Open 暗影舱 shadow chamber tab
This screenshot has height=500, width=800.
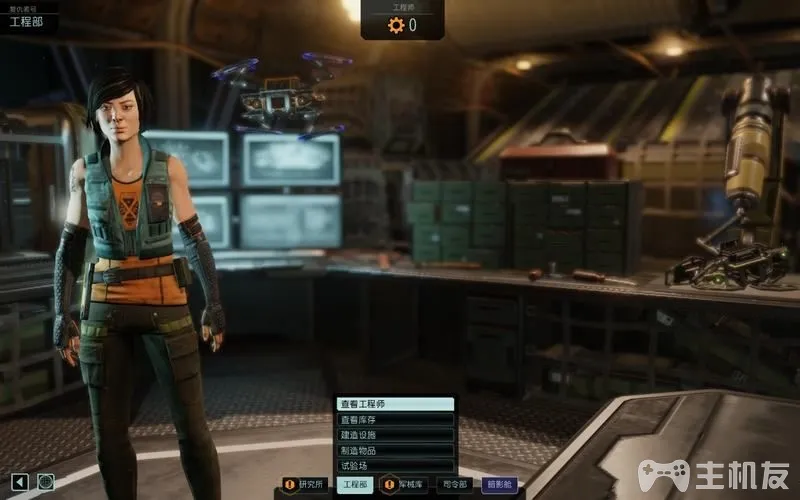pos(500,484)
